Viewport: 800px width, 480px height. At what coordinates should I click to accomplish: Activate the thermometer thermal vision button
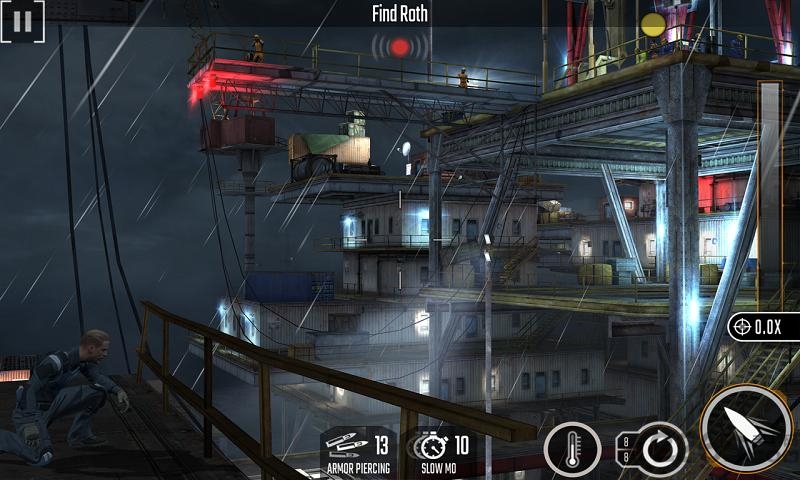(x=572, y=449)
